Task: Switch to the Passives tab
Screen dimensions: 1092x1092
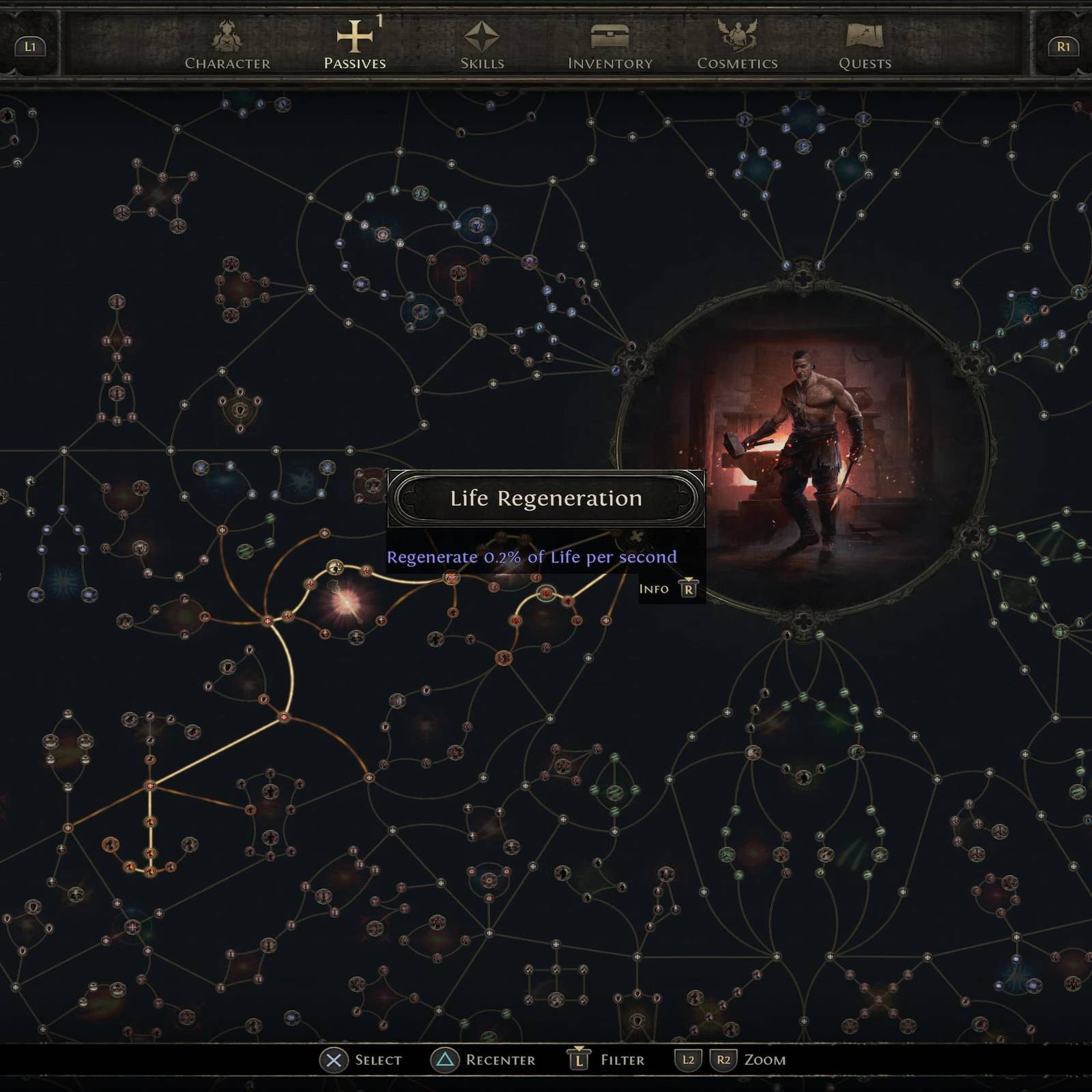Action: click(355, 46)
